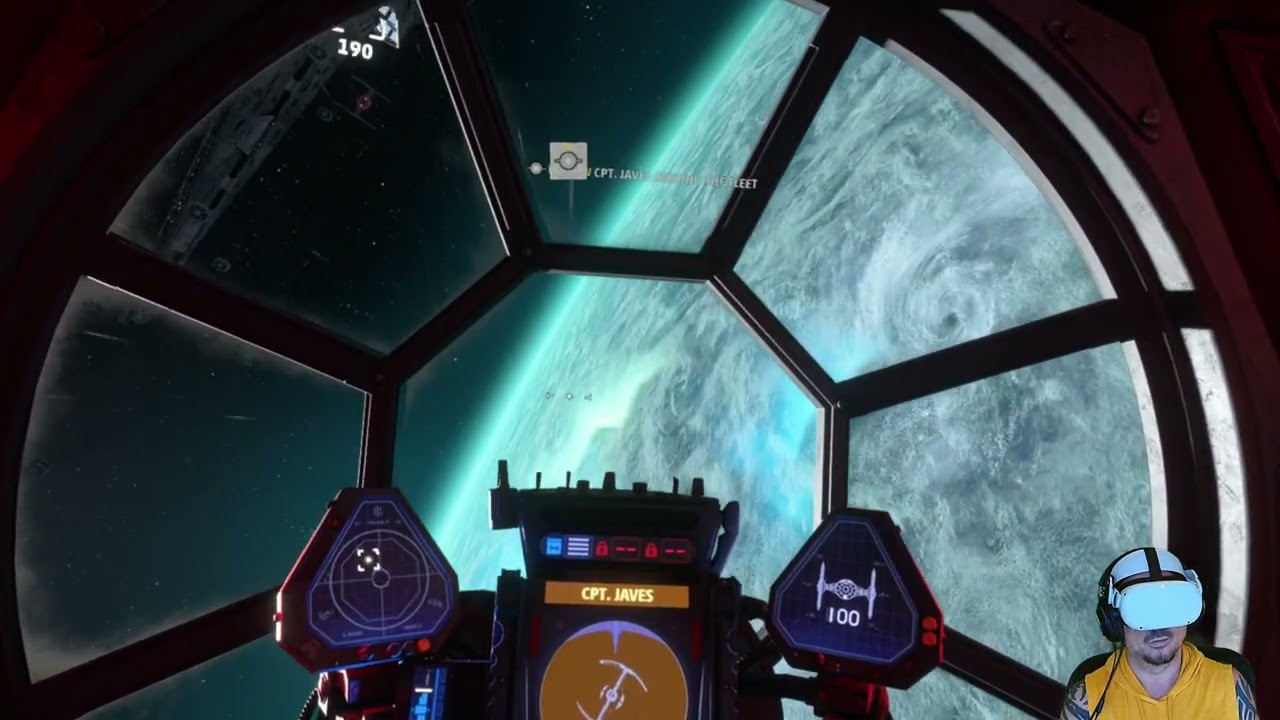Select the Cpt. Javes objective marker

568,161
